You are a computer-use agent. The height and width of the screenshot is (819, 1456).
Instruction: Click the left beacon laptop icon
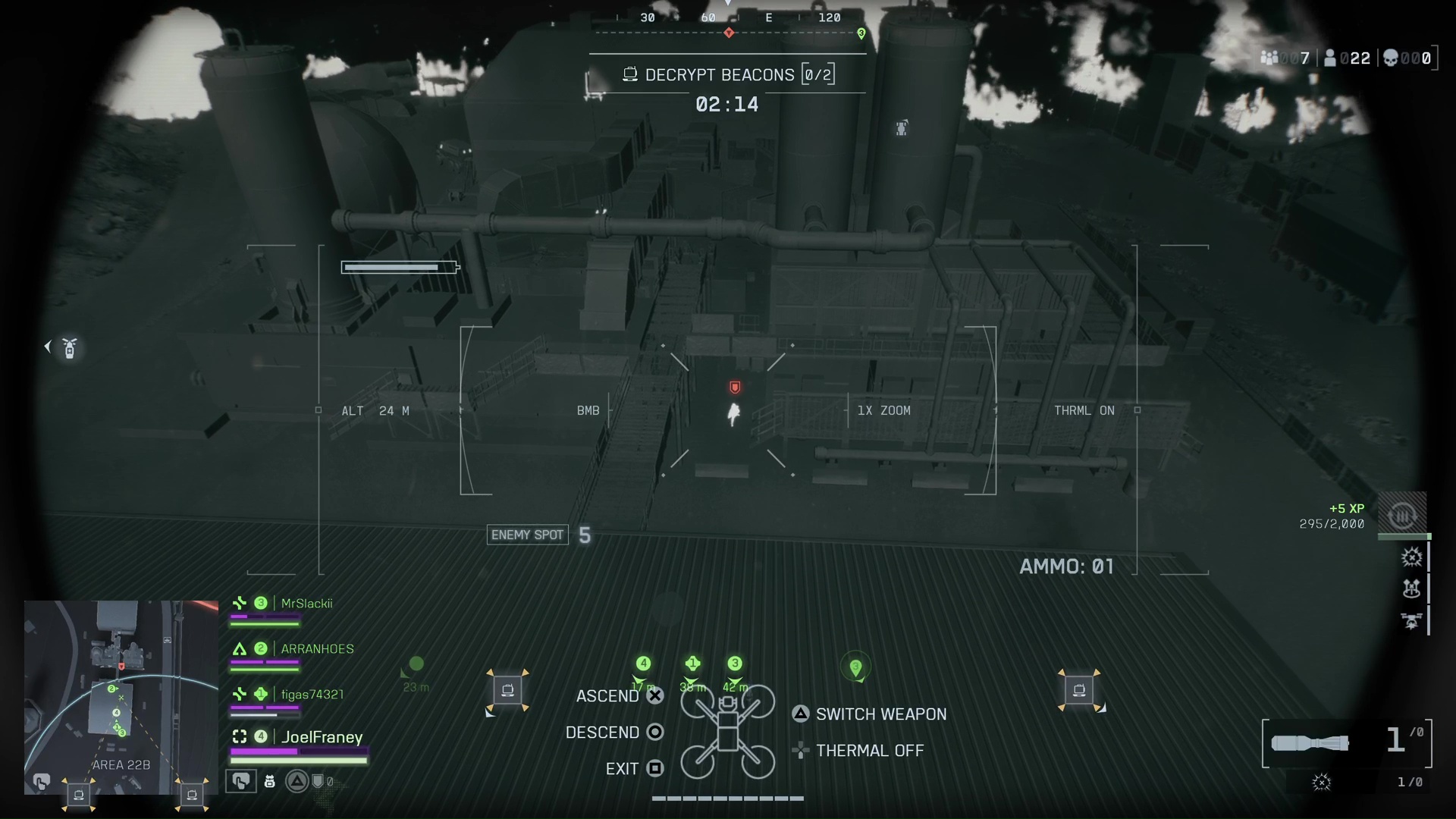click(507, 689)
